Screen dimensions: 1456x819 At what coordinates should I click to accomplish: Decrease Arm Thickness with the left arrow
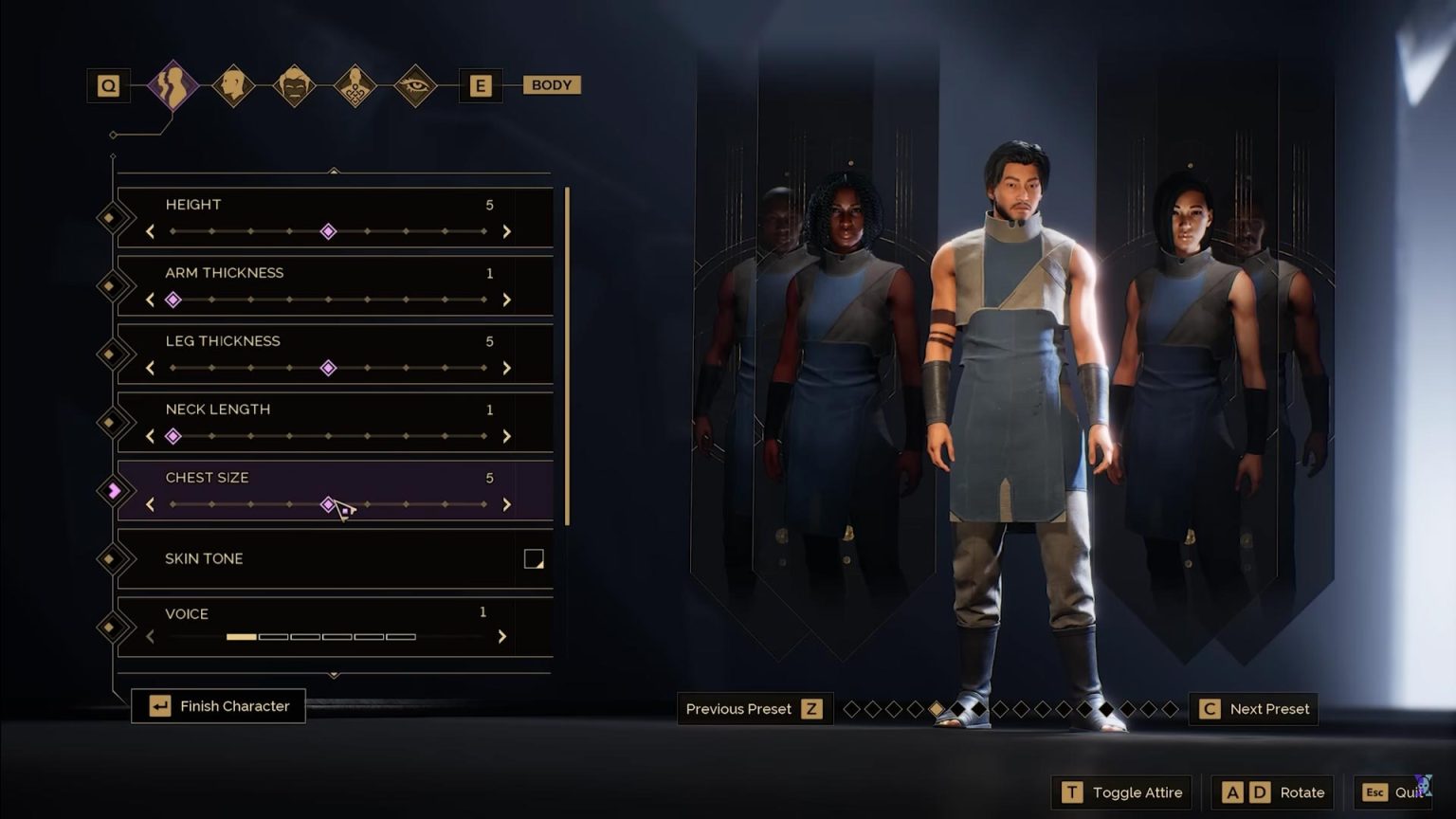click(151, 300)
